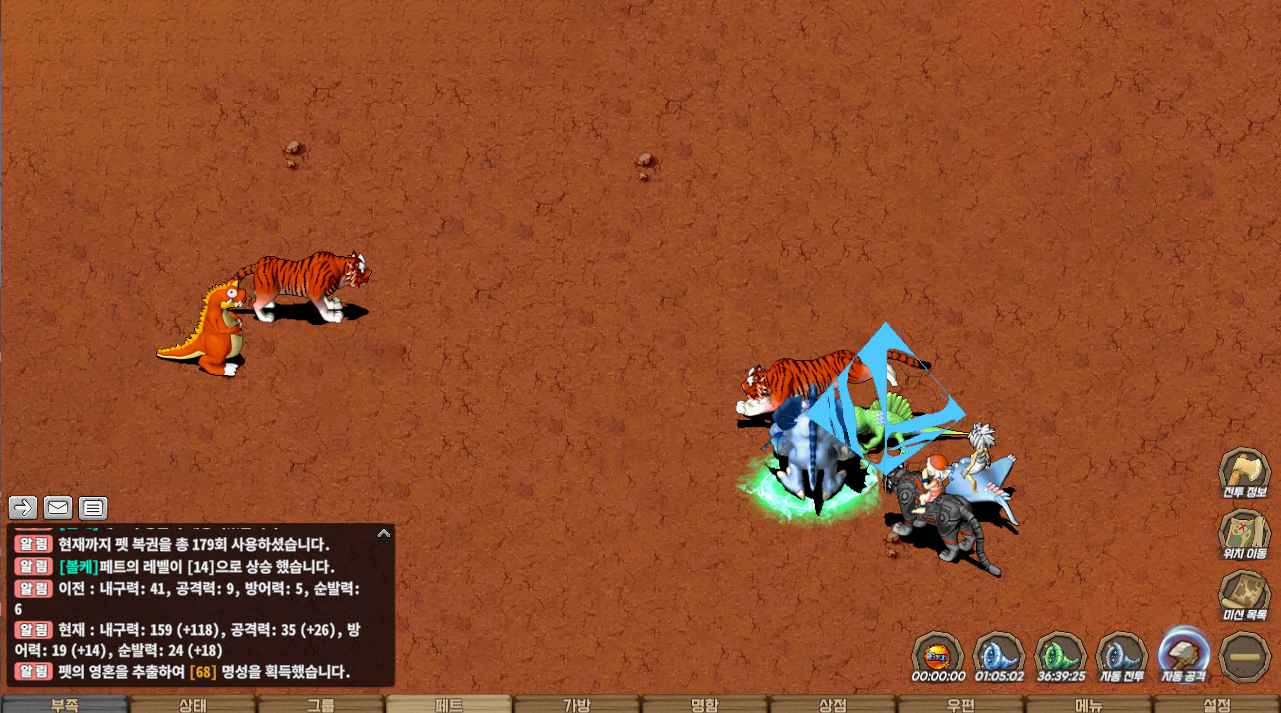Click the Exp boost timer icon
Screen dimensions: 1281x713
tap(938, 654)
